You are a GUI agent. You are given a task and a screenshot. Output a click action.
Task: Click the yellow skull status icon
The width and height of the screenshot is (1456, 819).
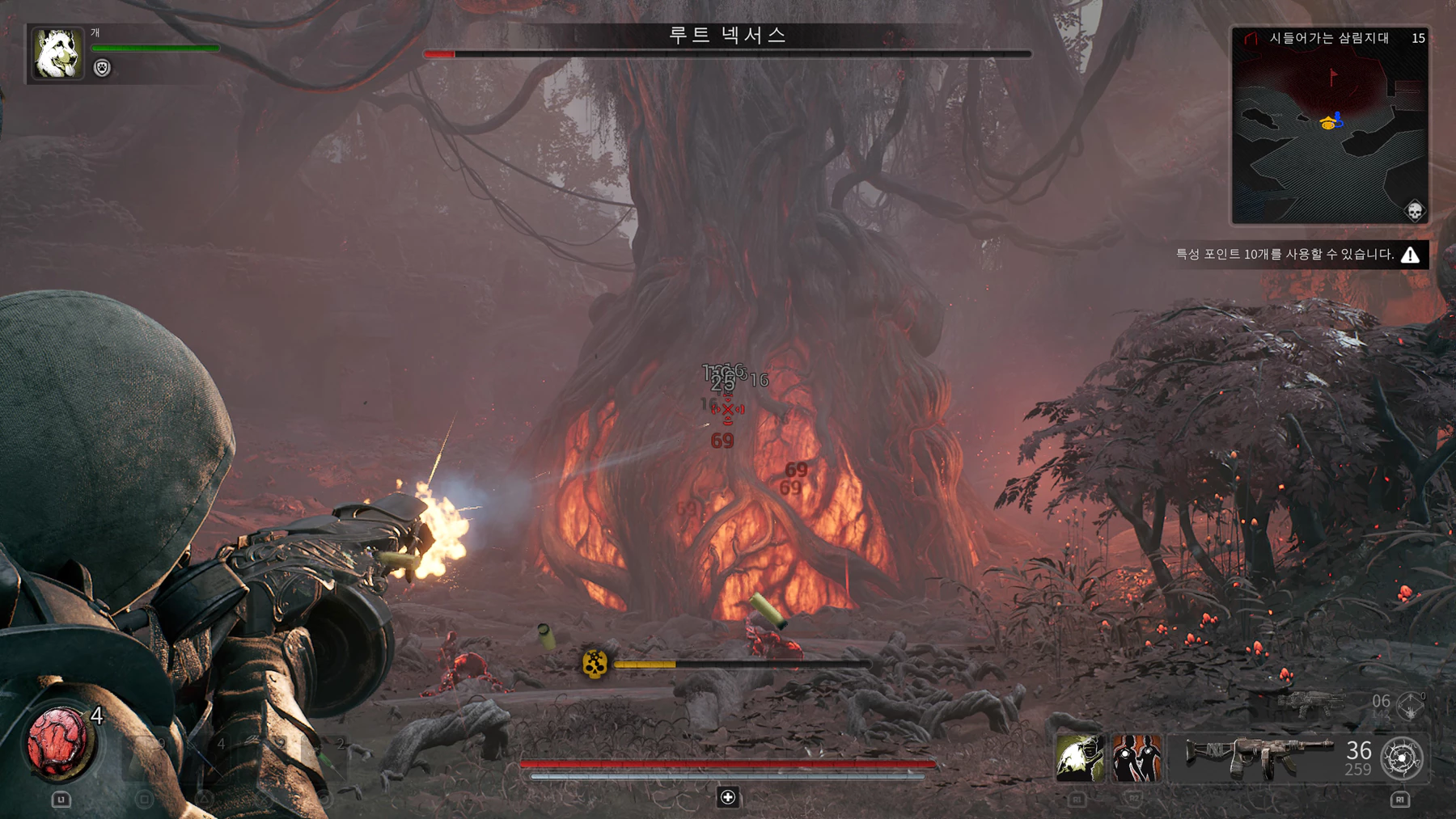(x=595, y=665)
